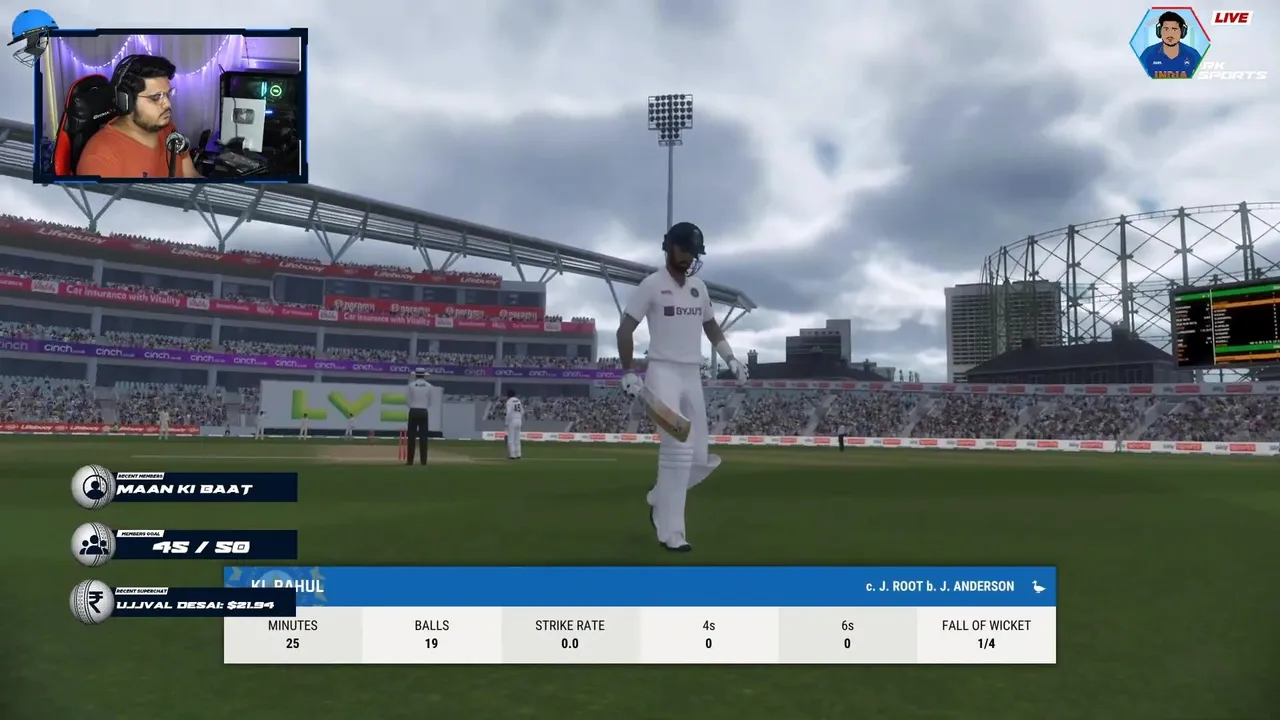Image resolution: width=1280 pixels, height=720 pixels.
Task: Click the streamer webcam overlay
Action: coord(171,106)
